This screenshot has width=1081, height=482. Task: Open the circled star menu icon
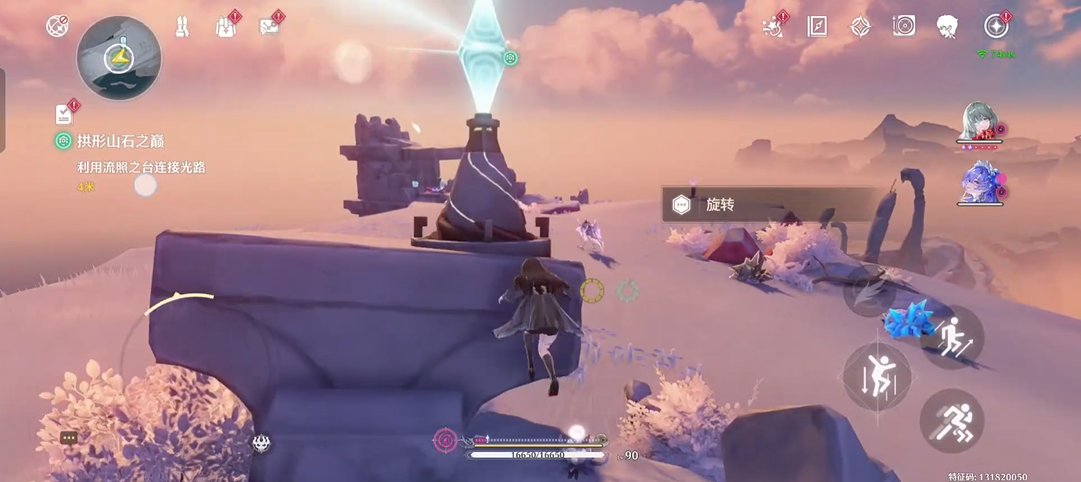coord(996,27)
